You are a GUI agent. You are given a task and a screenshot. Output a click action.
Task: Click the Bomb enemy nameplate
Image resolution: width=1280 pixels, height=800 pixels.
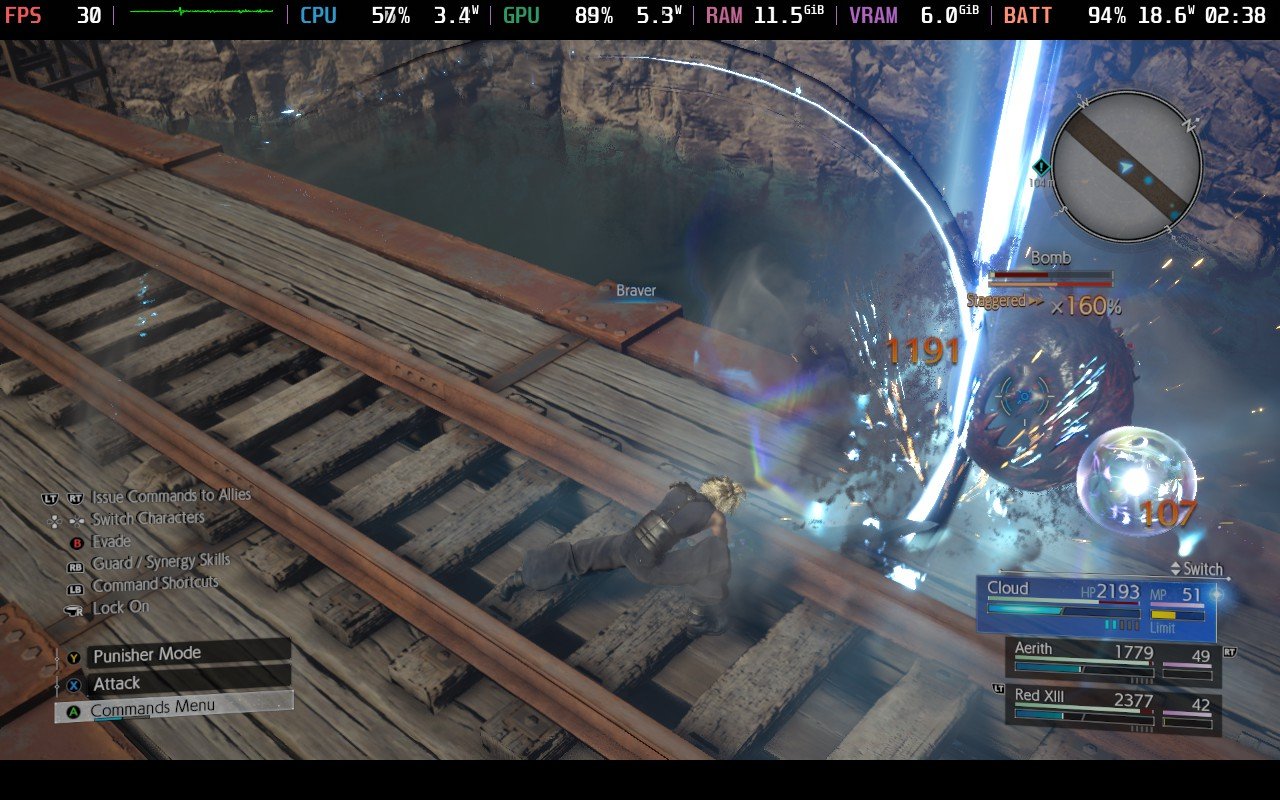1051,257
